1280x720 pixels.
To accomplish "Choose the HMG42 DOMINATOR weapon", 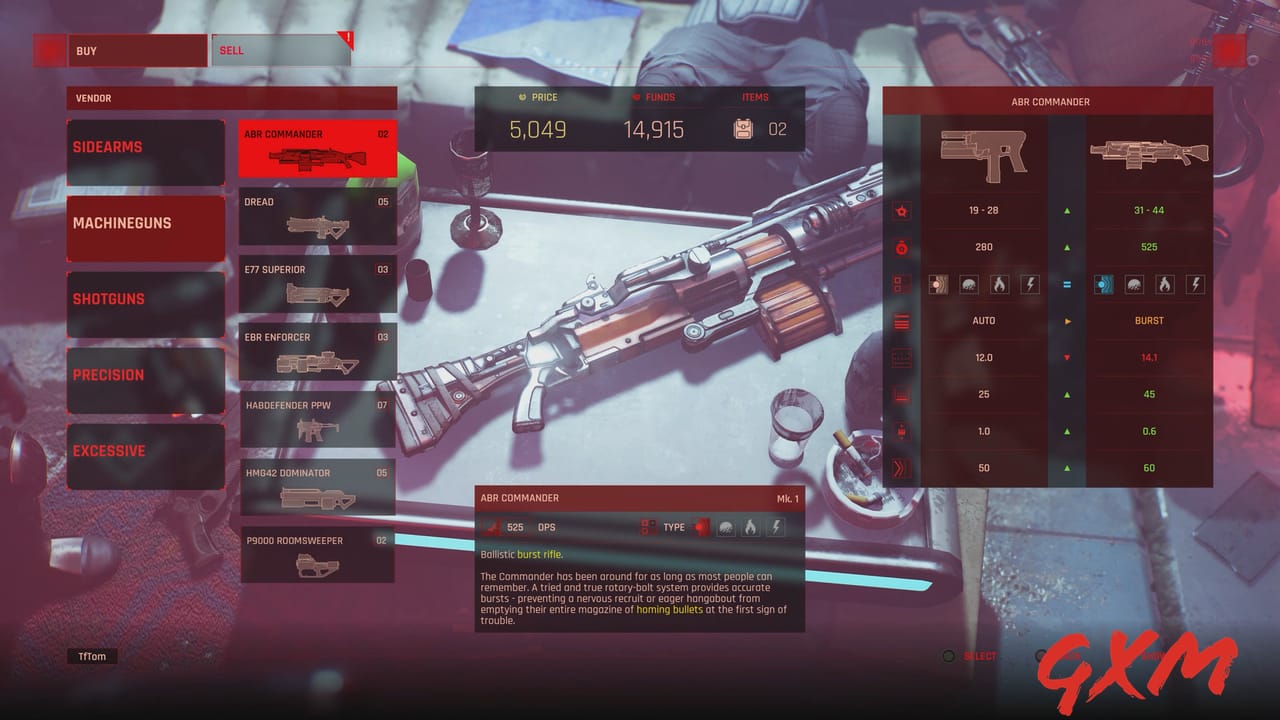I will pos(317,485).
